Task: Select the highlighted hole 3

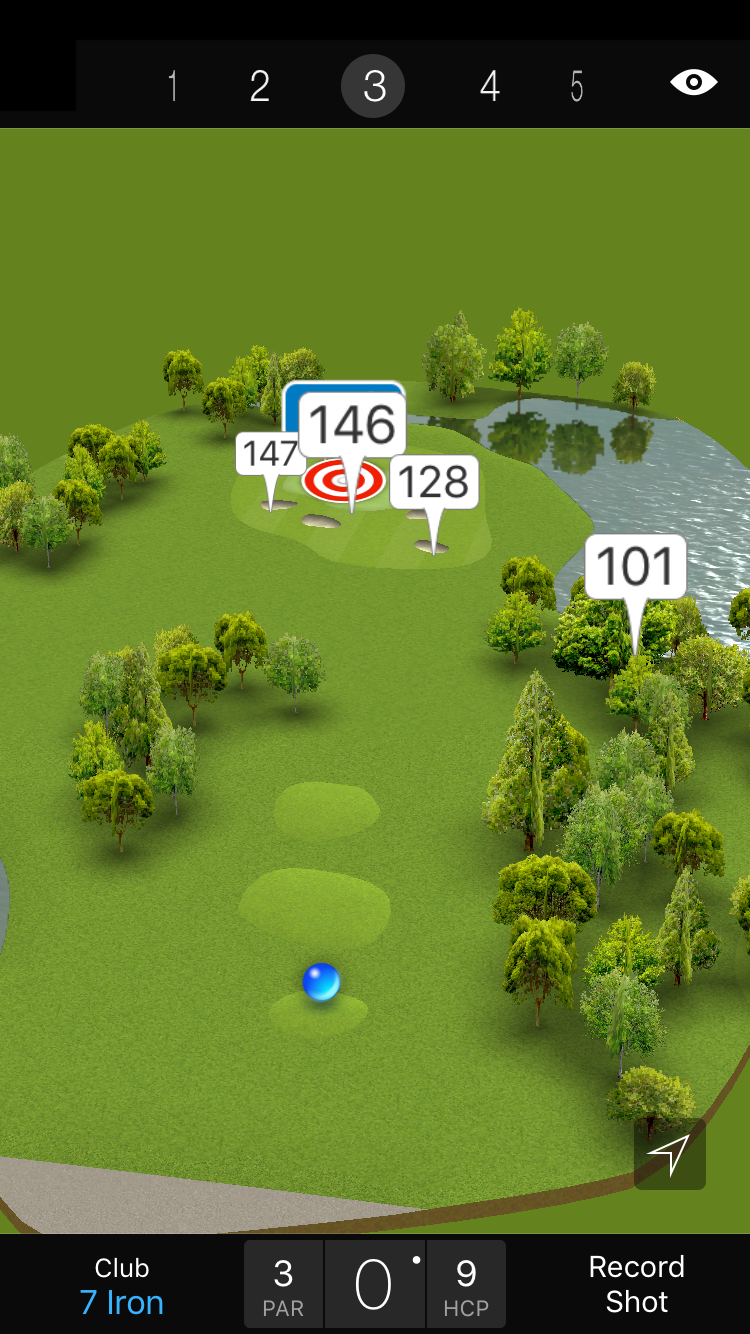Action: [373, 87]
